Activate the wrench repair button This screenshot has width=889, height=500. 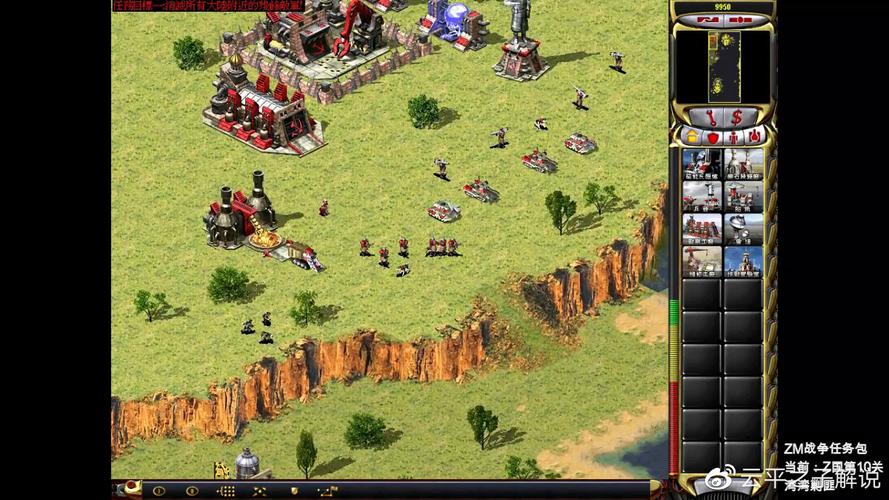(711, 117)
